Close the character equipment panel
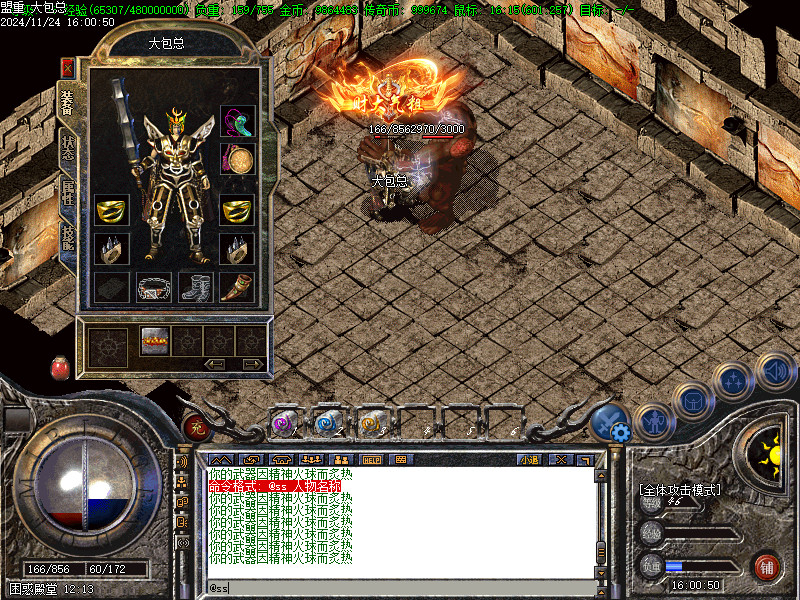Image resolution: width=800 pixels, height=600 pixels. [x=67, y=68]
